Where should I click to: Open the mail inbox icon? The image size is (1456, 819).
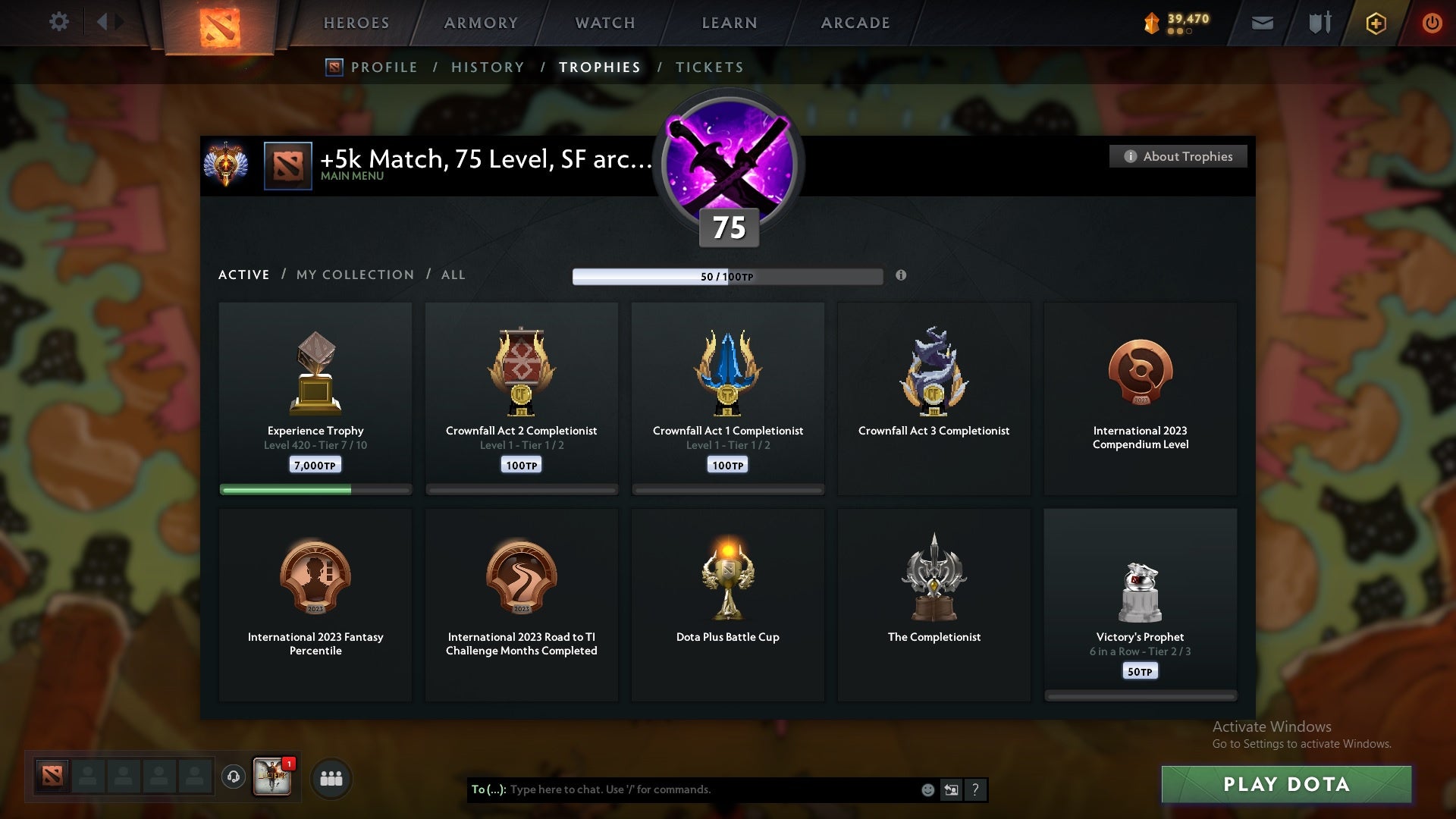(1261, 23)
